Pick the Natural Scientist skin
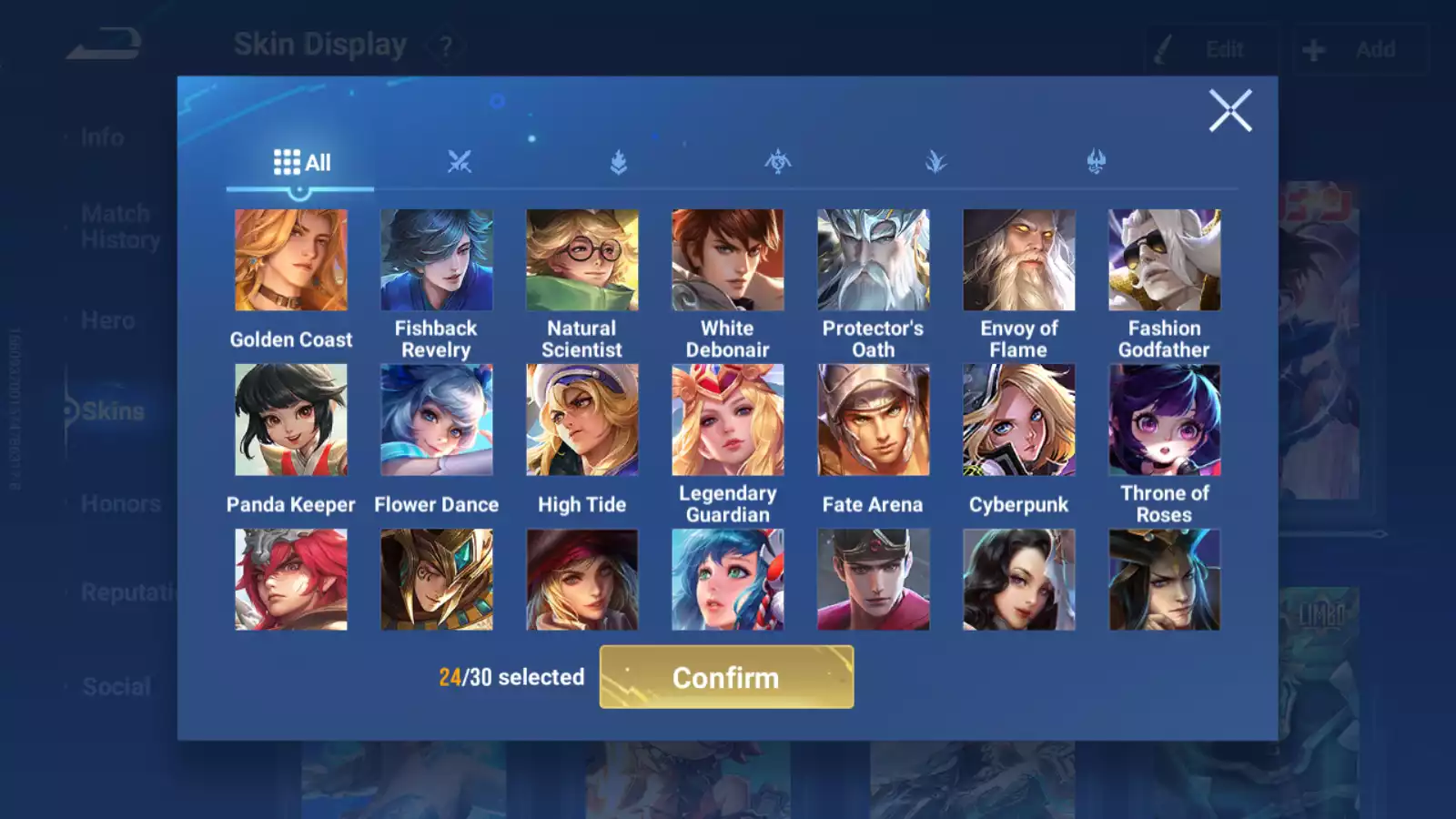Image resolution: width=1456 pixels, height=819 pixels. 582,260
